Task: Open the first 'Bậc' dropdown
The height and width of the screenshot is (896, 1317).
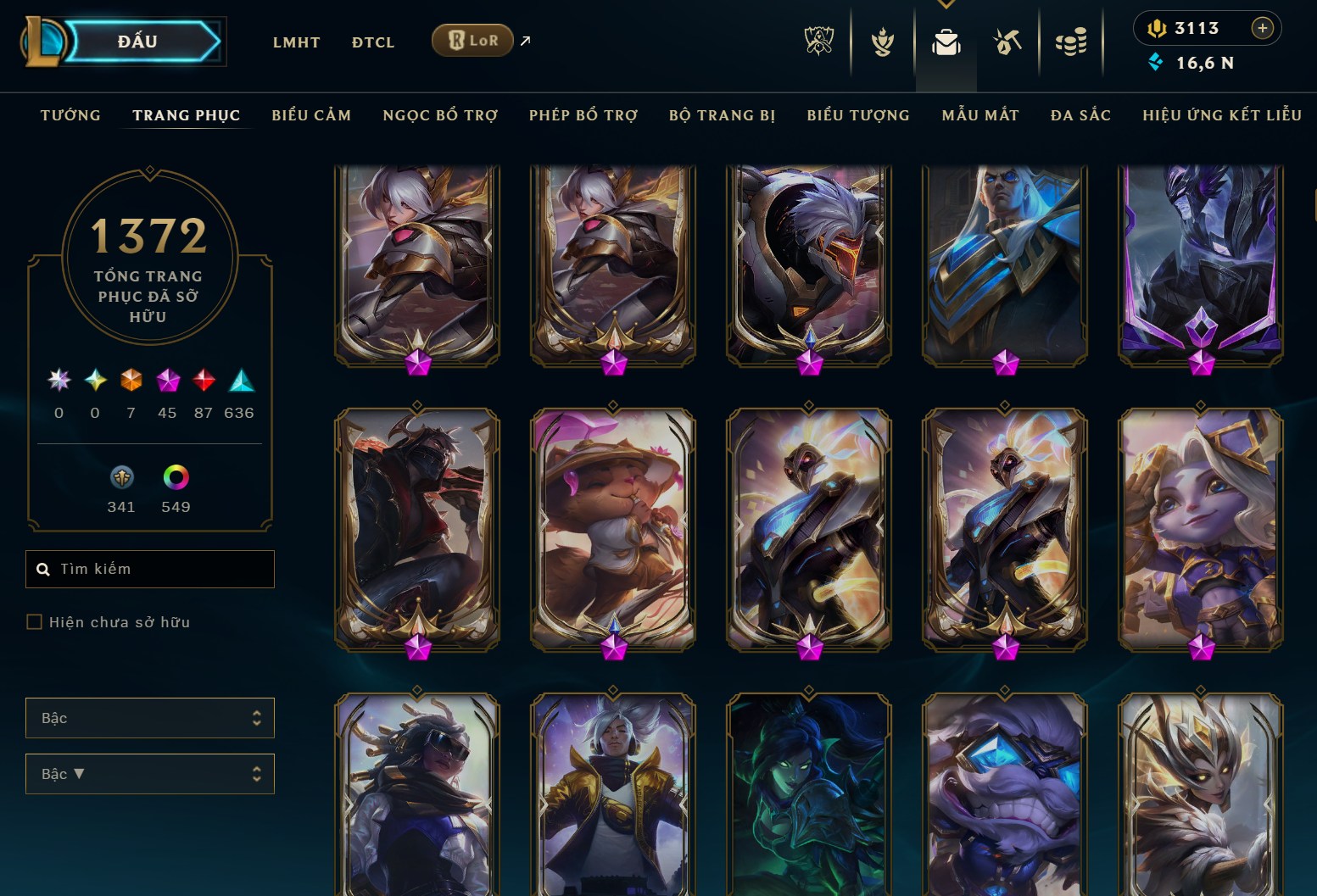Action: coord(149,717)
